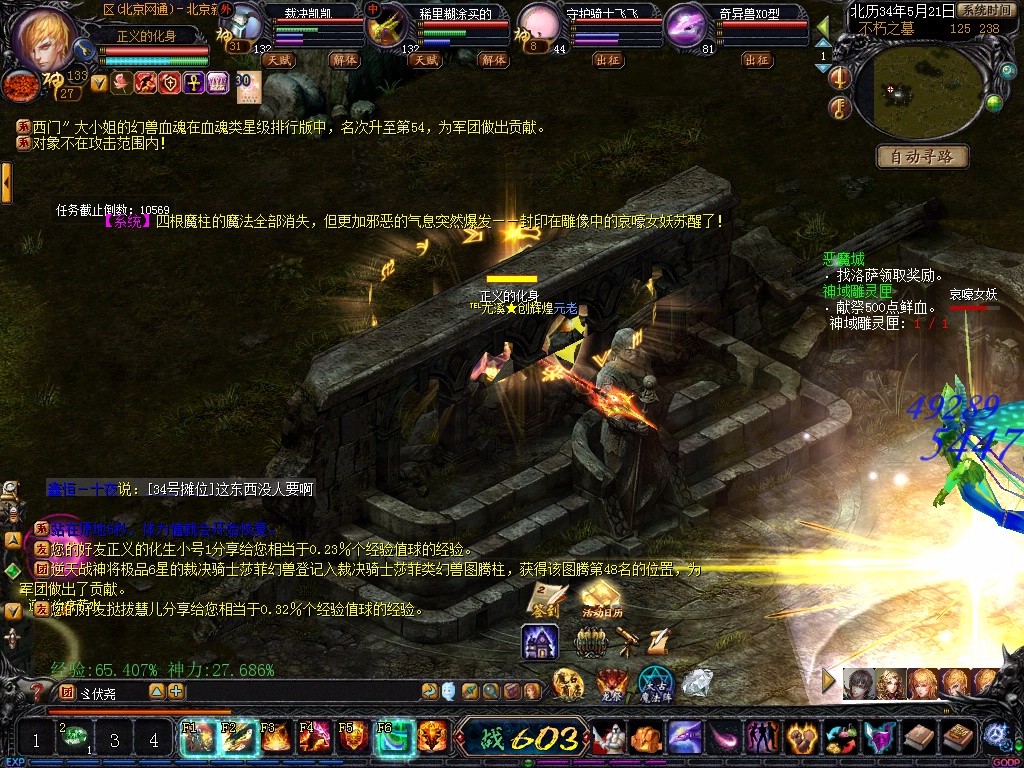Activate the F1 skill slot

(197, 737)
